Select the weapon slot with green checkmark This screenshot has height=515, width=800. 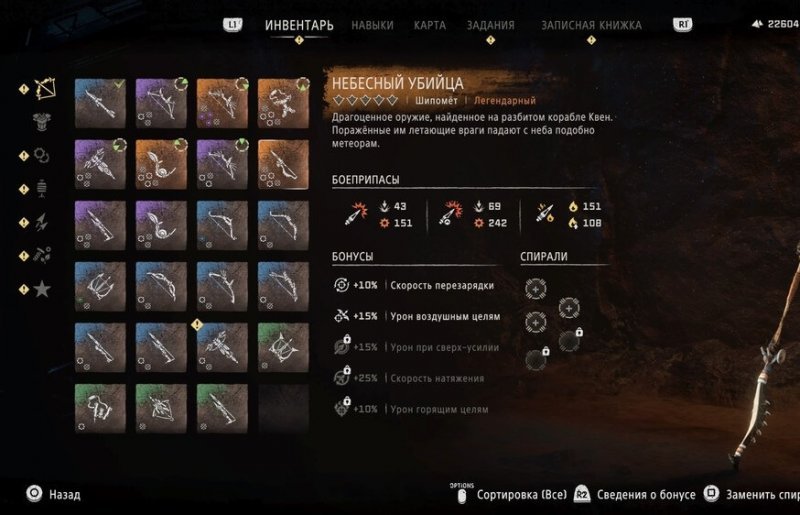point(100,102)
